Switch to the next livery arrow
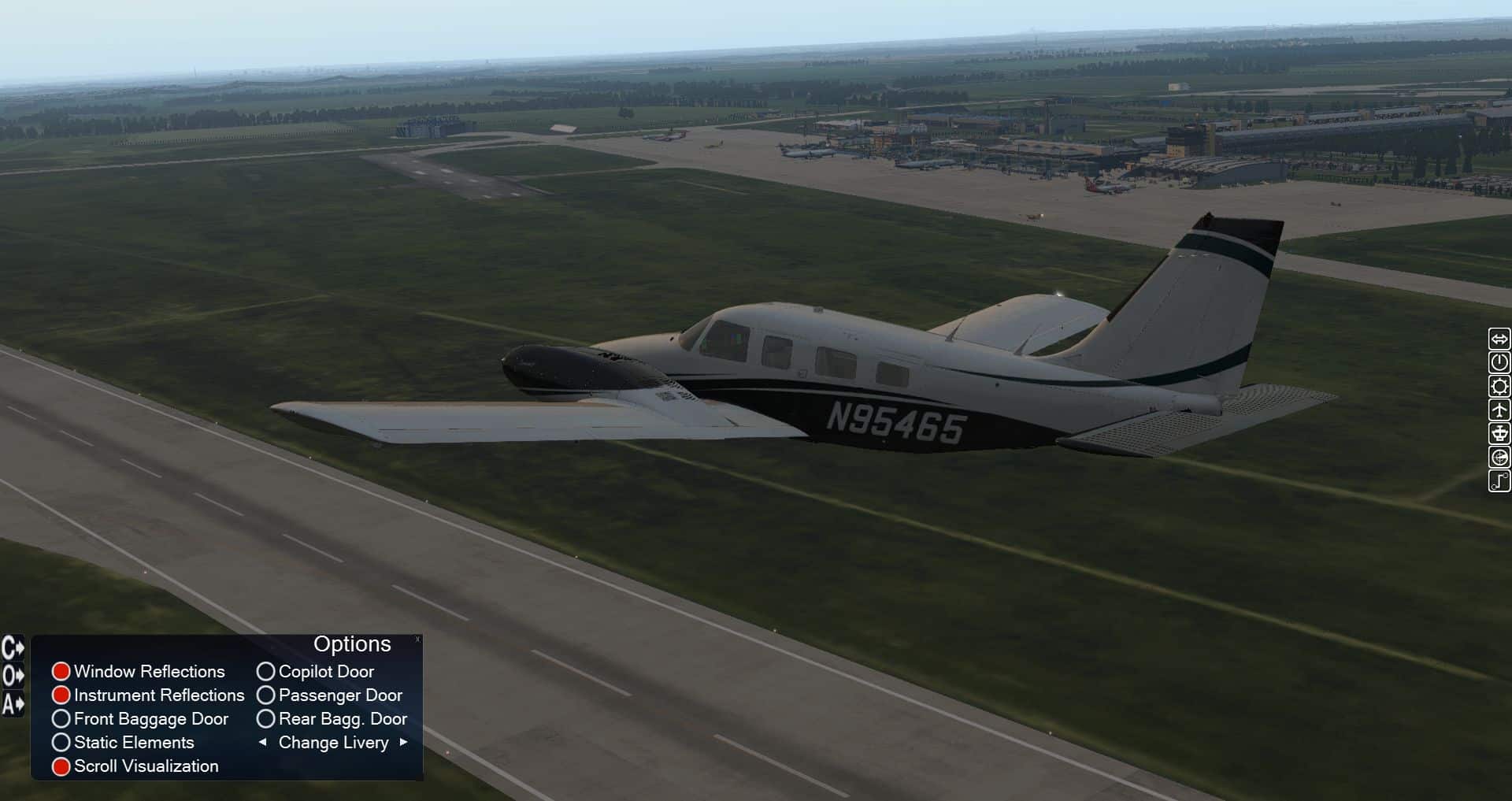 [404, 742]
